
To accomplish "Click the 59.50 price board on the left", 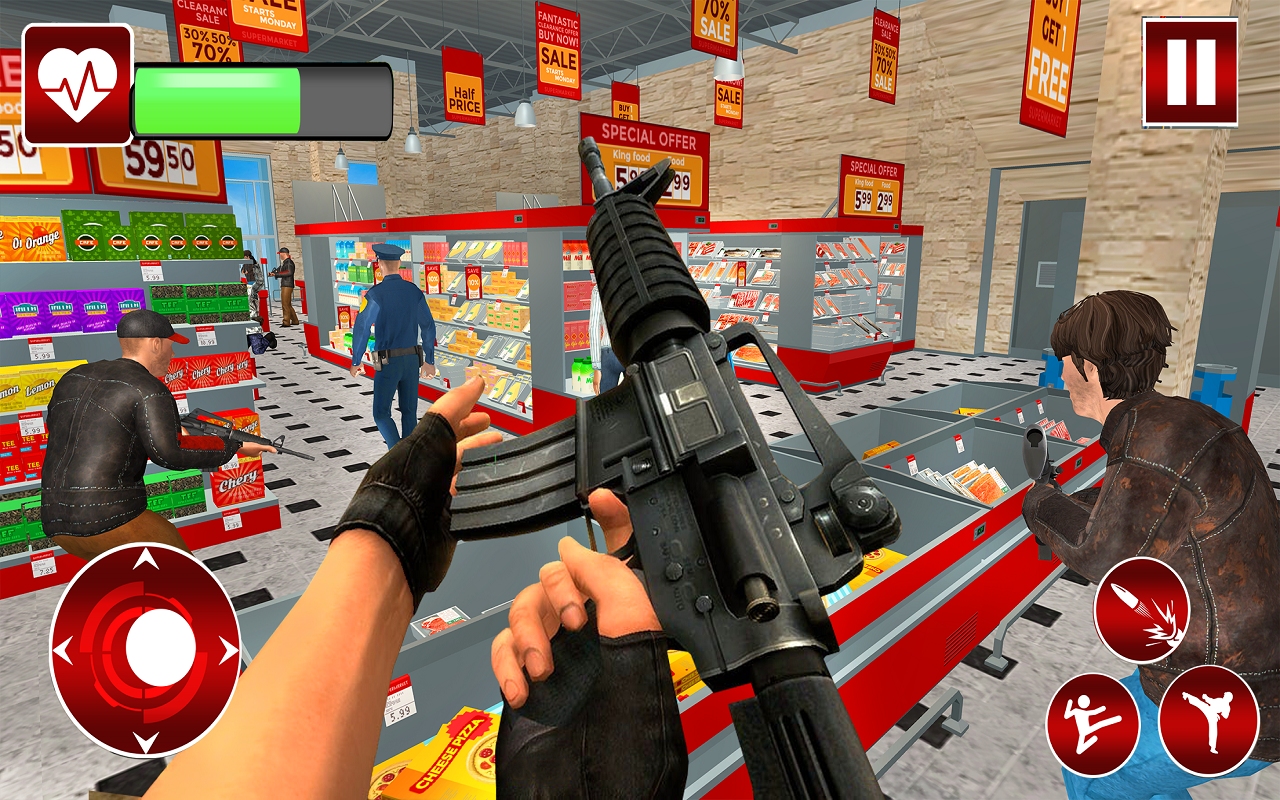I will (160, 160).
